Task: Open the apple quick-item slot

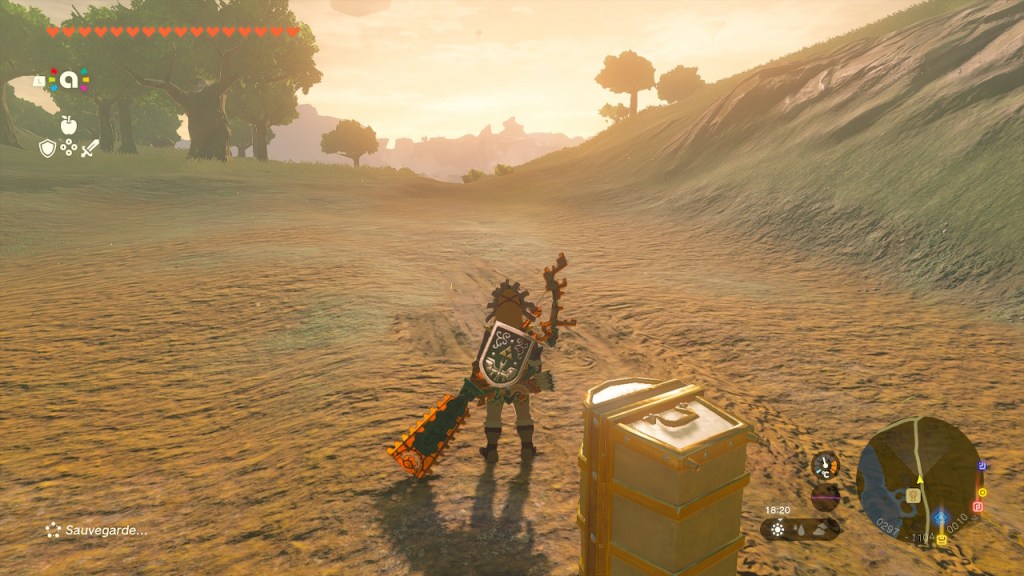Action: point(68,125)
